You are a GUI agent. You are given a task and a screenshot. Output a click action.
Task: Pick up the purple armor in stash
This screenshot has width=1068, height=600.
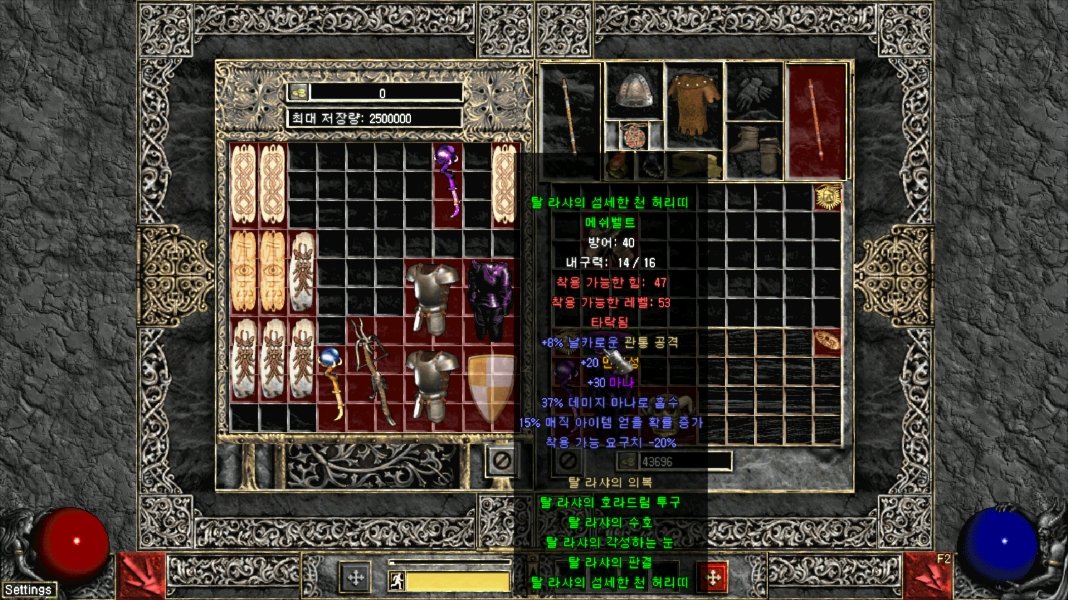click(489, 300)
